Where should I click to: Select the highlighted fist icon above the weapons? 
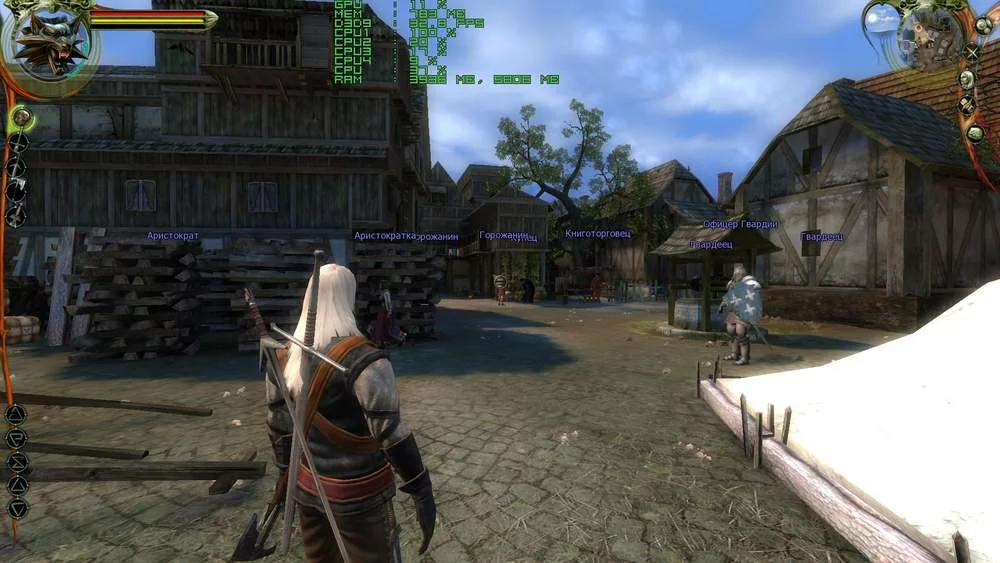pyautogui.click(x=20, y=119)
